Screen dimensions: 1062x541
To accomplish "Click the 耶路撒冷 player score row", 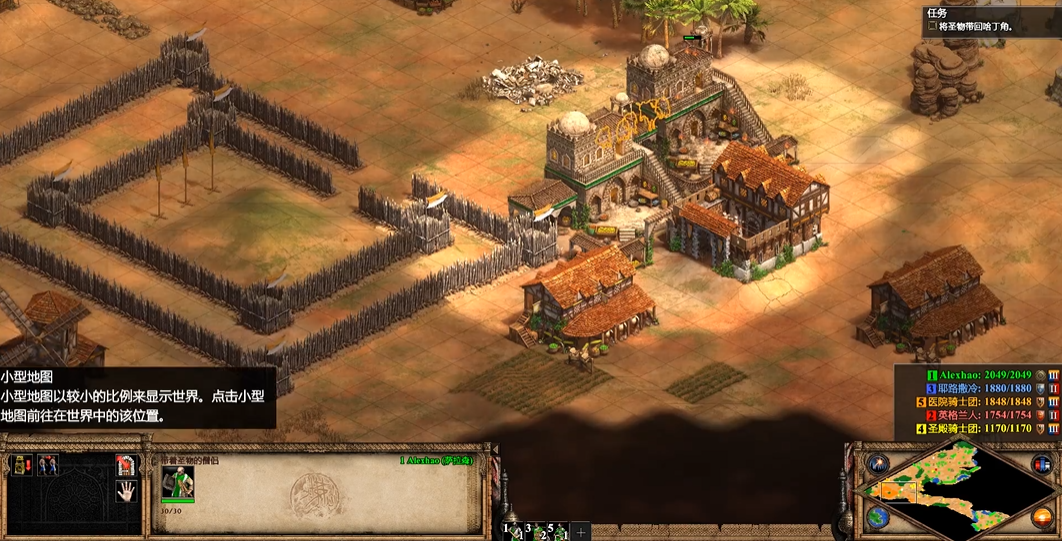I will click(985, 388).
